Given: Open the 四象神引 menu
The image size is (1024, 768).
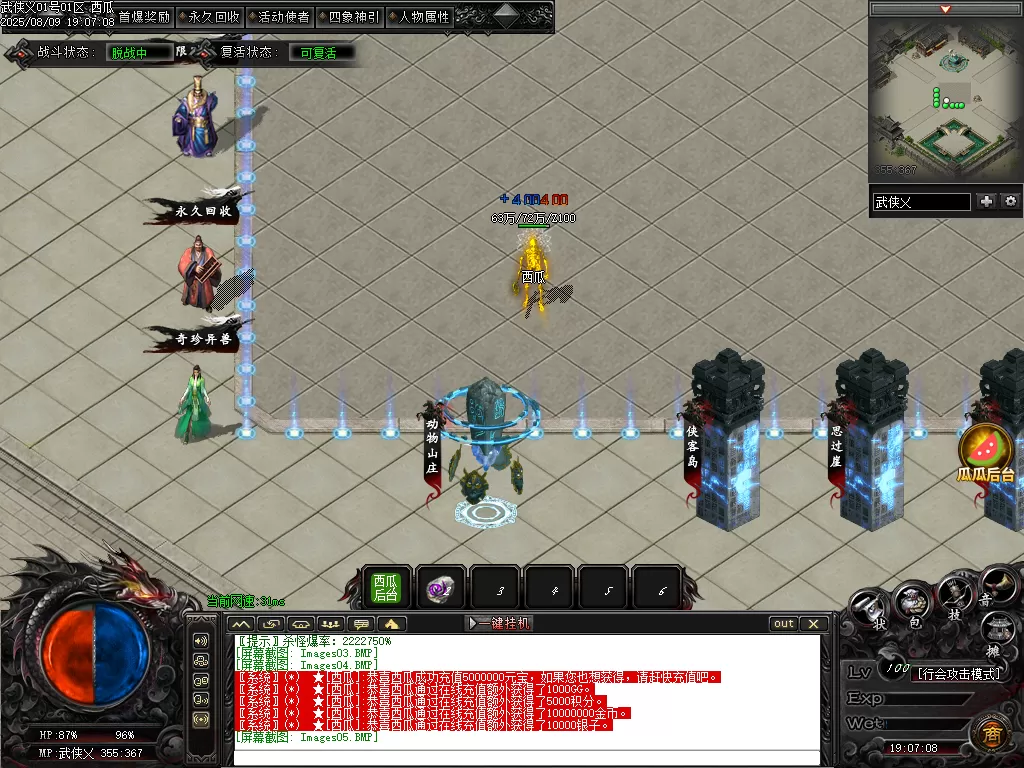Looking at the screenshot, I should pyautogui.click(x=353, y=17).
